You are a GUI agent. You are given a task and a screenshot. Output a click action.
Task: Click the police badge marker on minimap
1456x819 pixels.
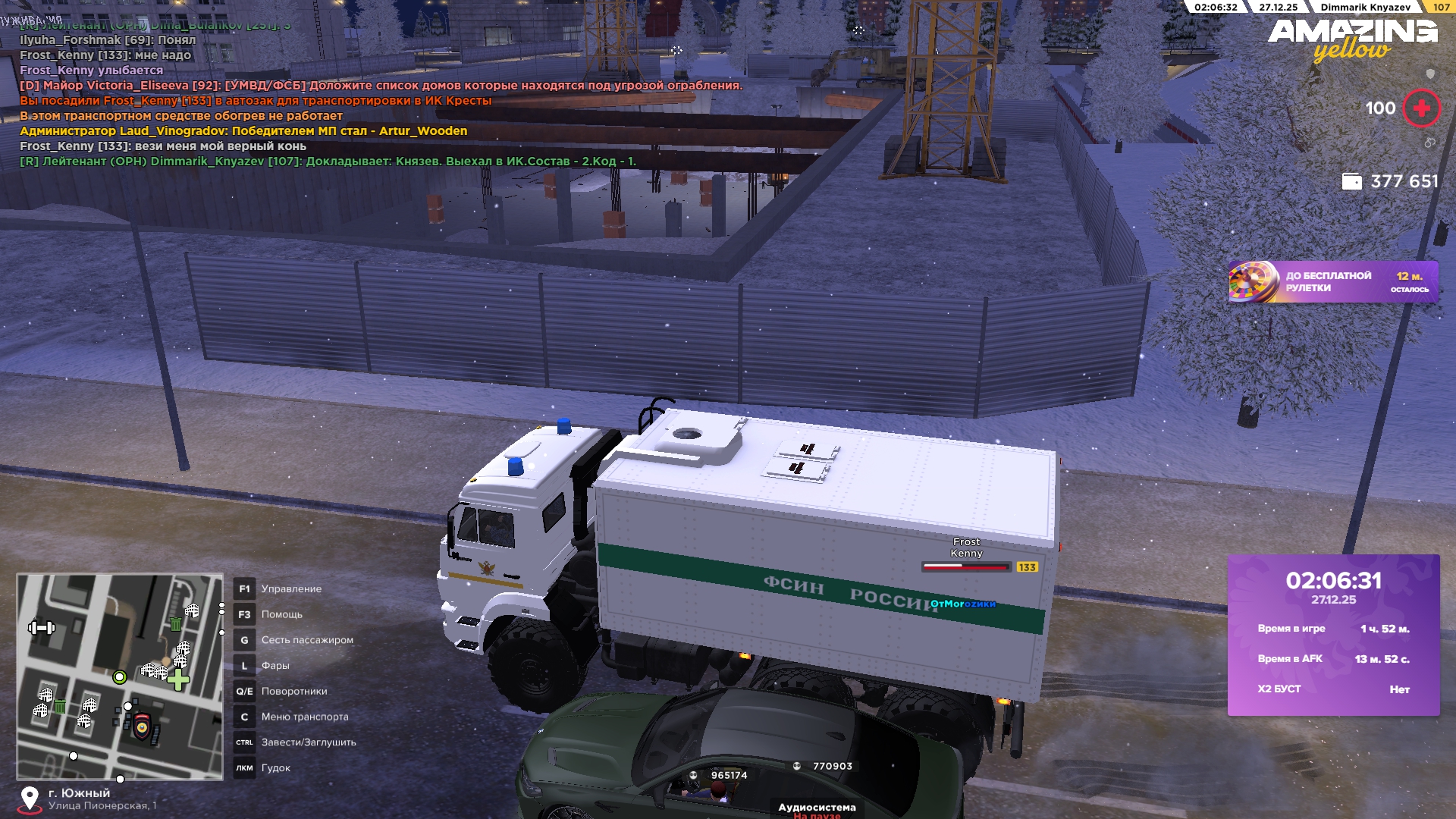142,726
